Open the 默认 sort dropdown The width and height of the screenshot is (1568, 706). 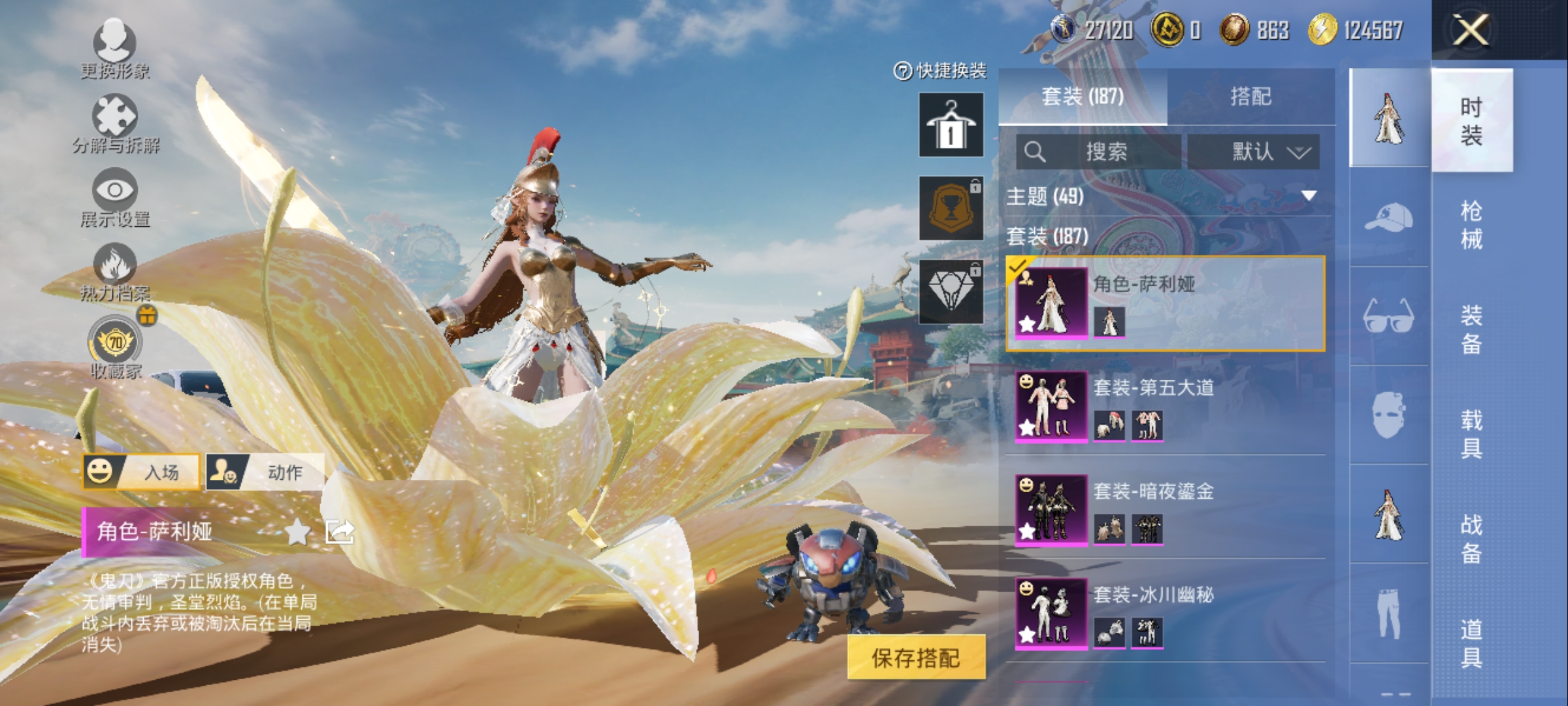[1253, 152]
